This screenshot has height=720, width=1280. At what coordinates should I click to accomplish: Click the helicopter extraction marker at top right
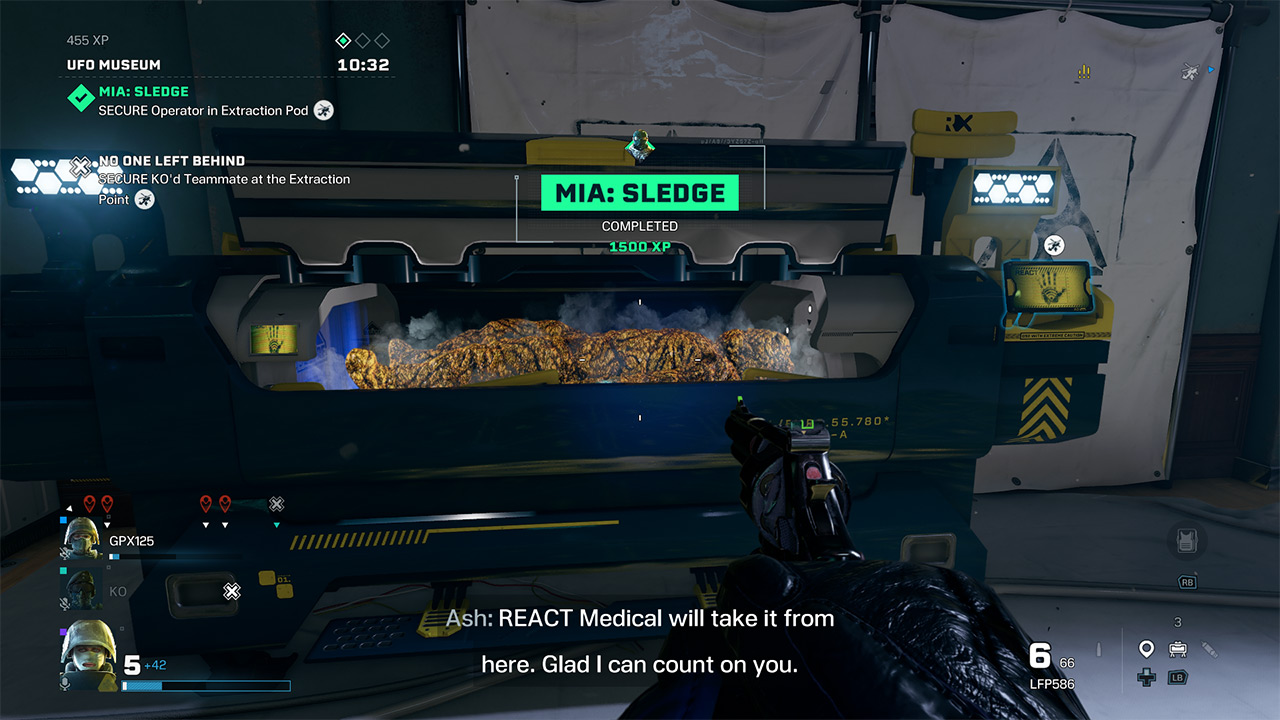(x=1191, y=71)
